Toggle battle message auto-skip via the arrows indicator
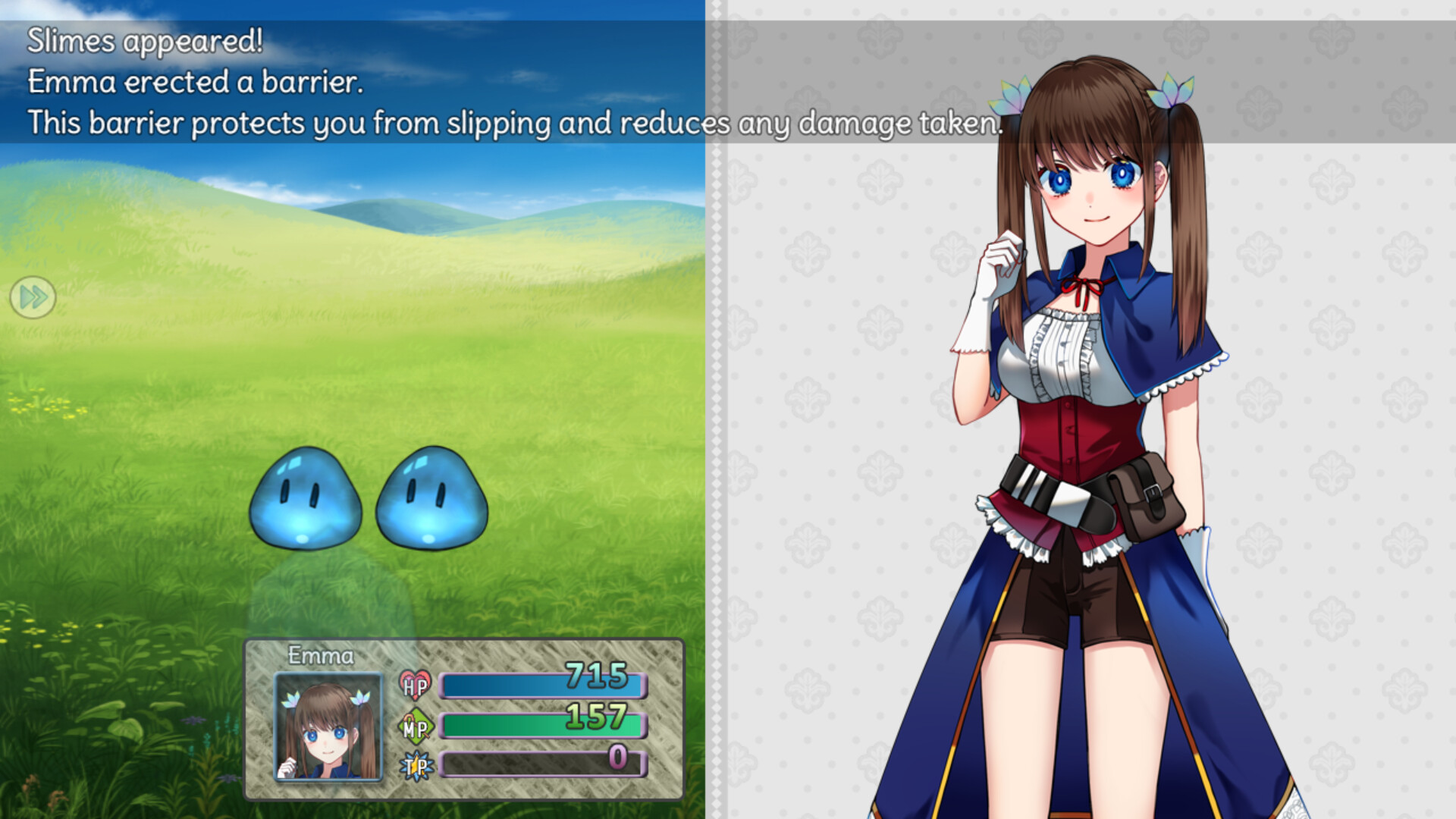 [x=32, y=298]
